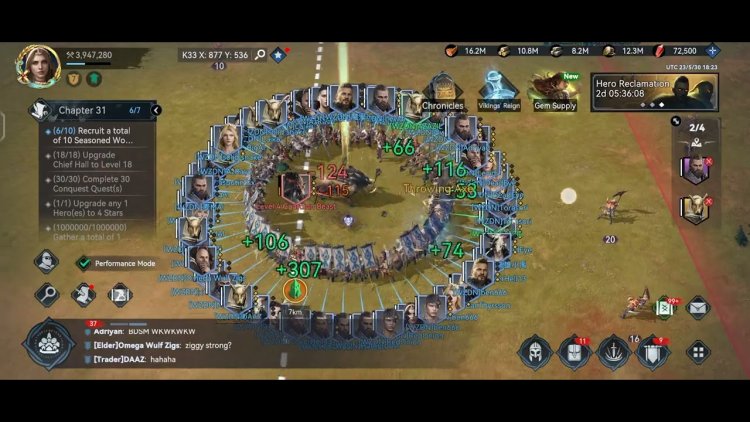Toggle the Performance Mode checkbox
This screenshot has width=750, height=422.
point(84,263)
